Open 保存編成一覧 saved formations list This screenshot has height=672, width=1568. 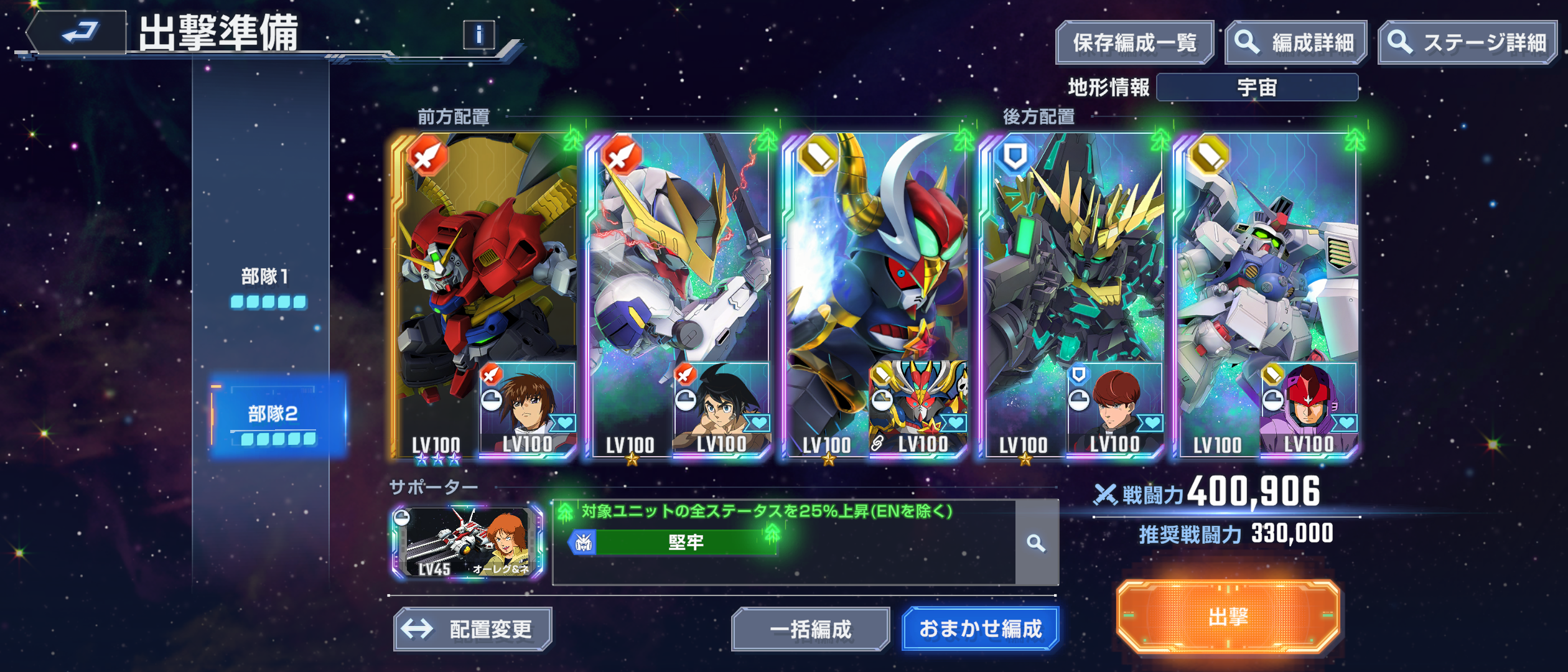[x=1134, y=43]
